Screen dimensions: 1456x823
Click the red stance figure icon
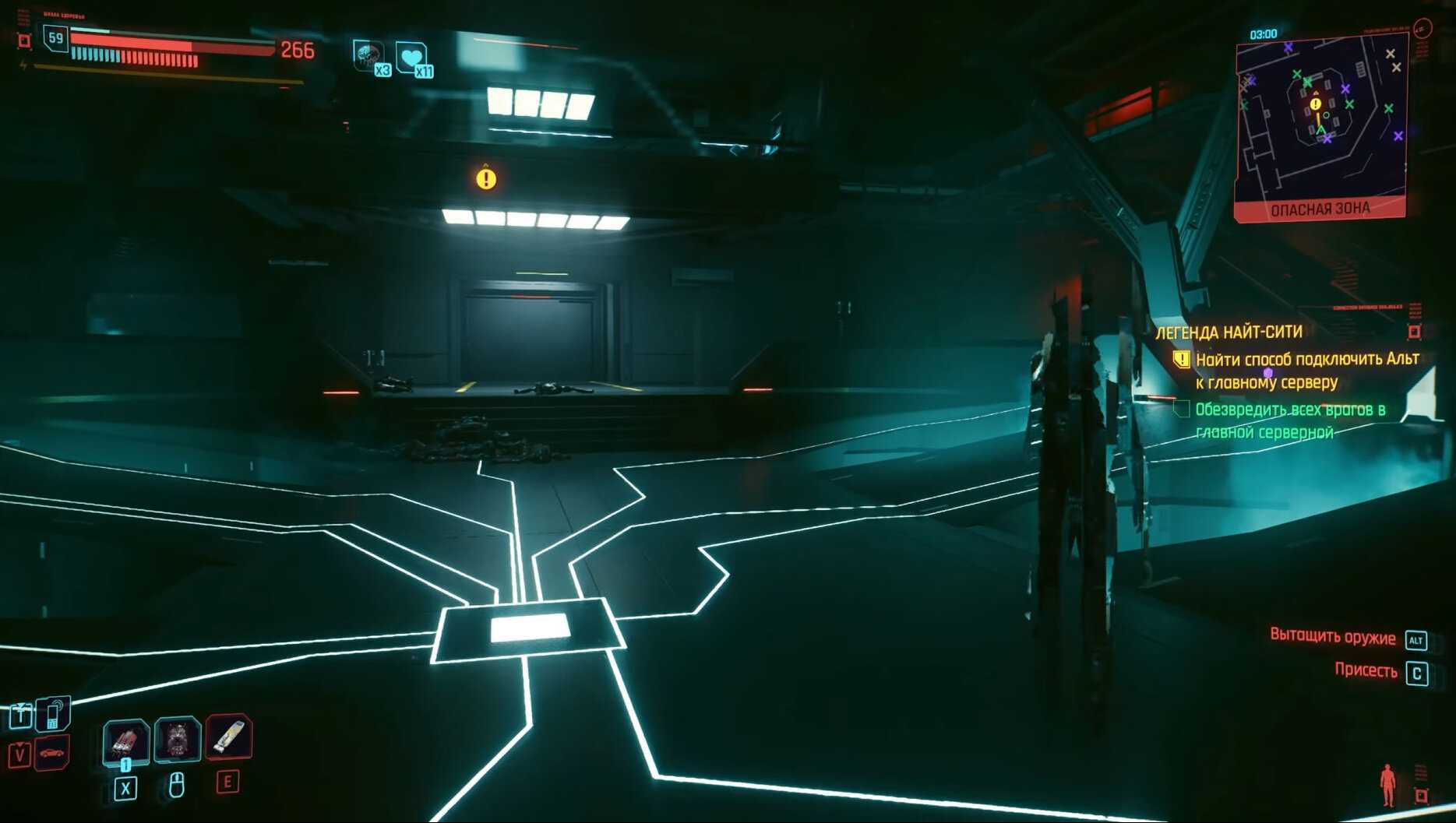(1387, 784)
